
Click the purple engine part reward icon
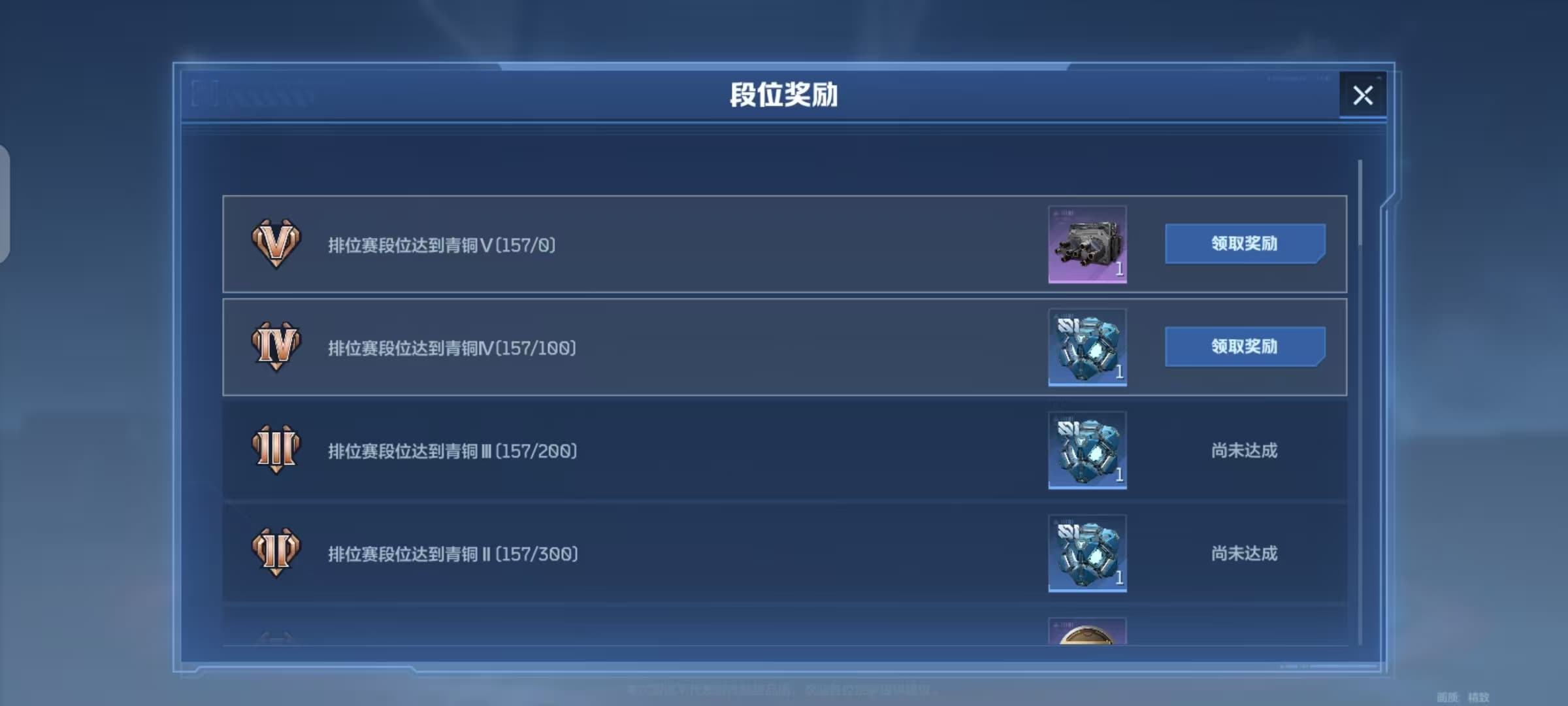click(1087, 245)
